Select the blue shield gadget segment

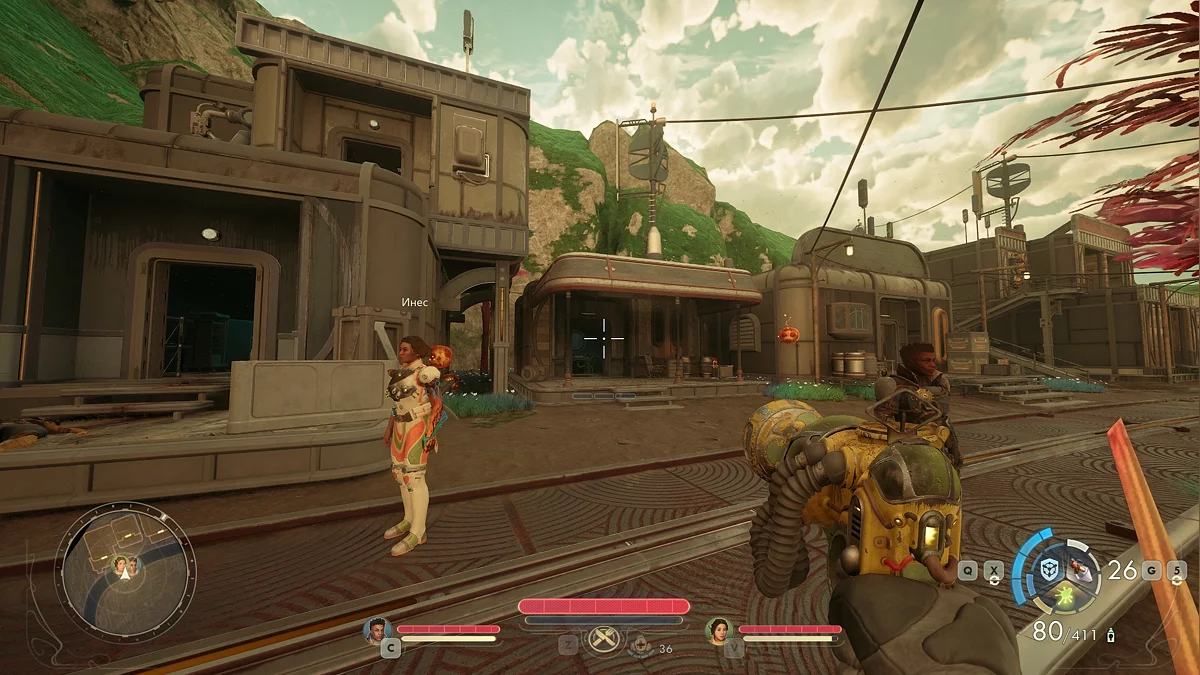pos(1049,568)
